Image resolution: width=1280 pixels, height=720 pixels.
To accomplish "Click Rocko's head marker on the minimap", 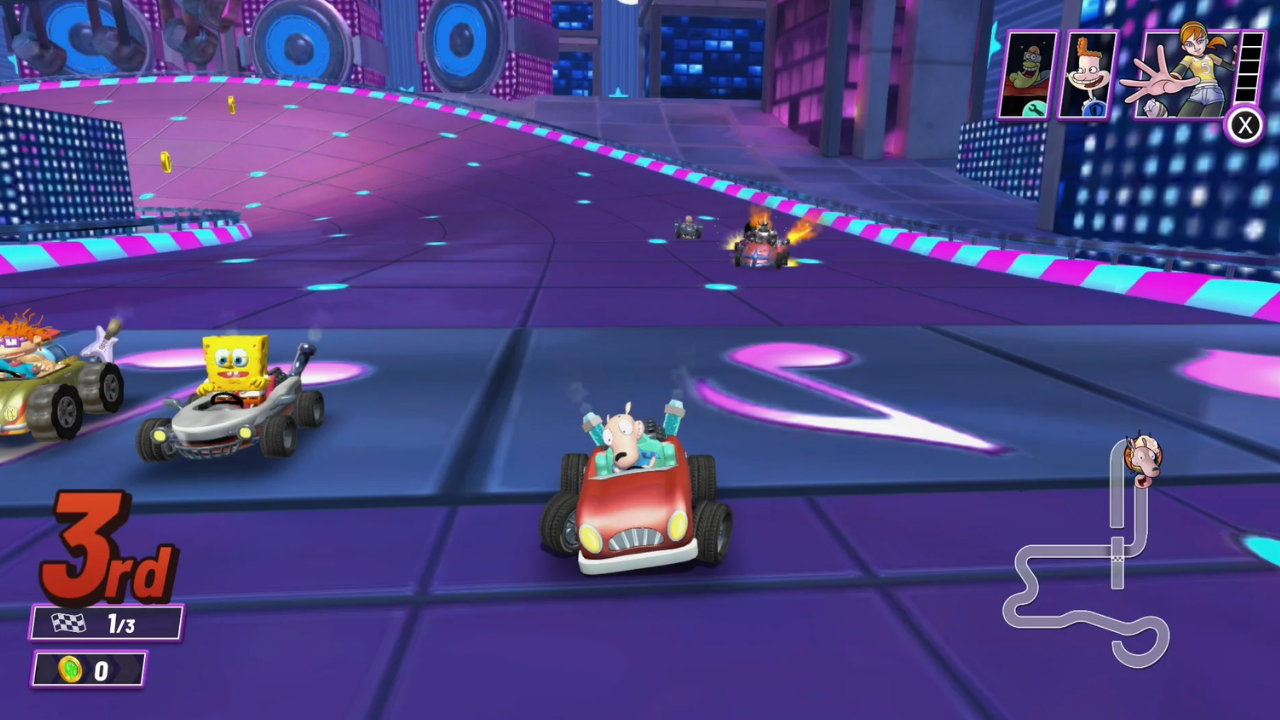I will tap(1143, 460).
